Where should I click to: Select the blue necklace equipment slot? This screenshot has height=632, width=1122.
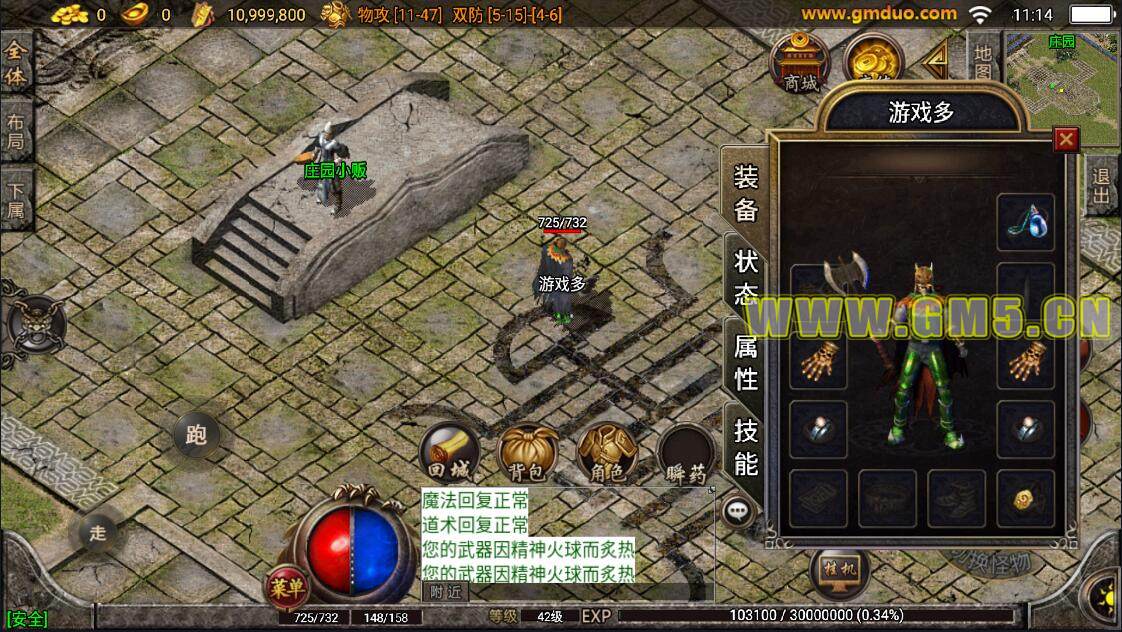pyautogui.click(x=1025, y=223)
